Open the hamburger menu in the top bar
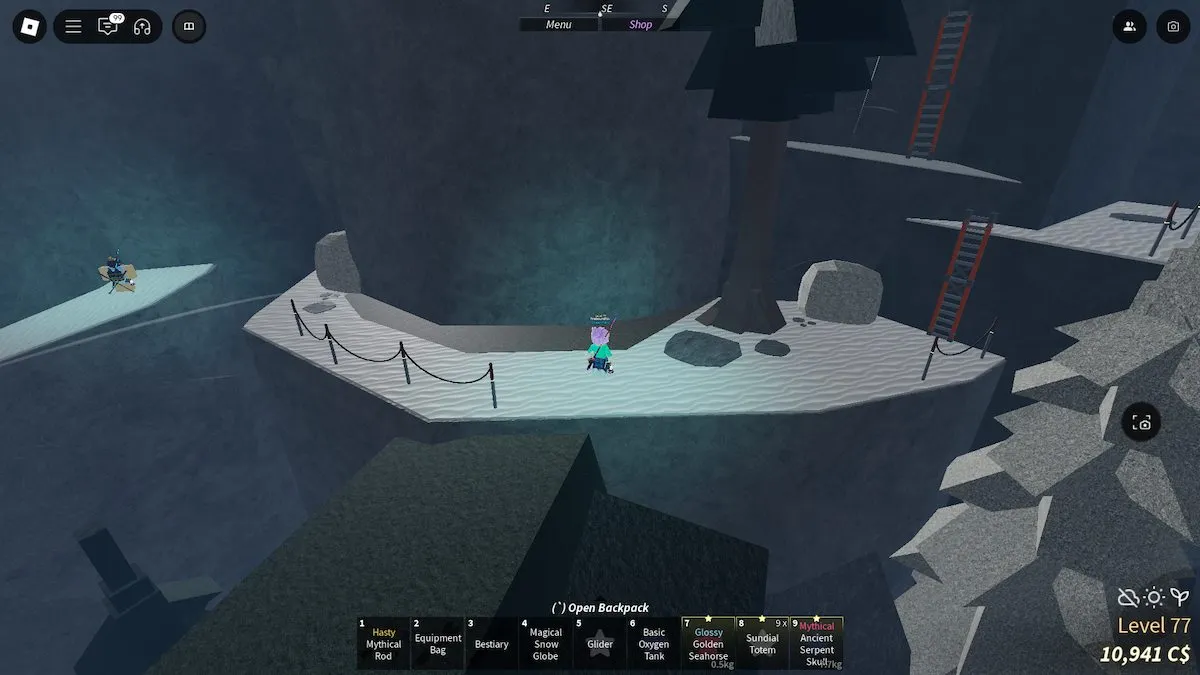1200x675 pixels. pos(73,27)
